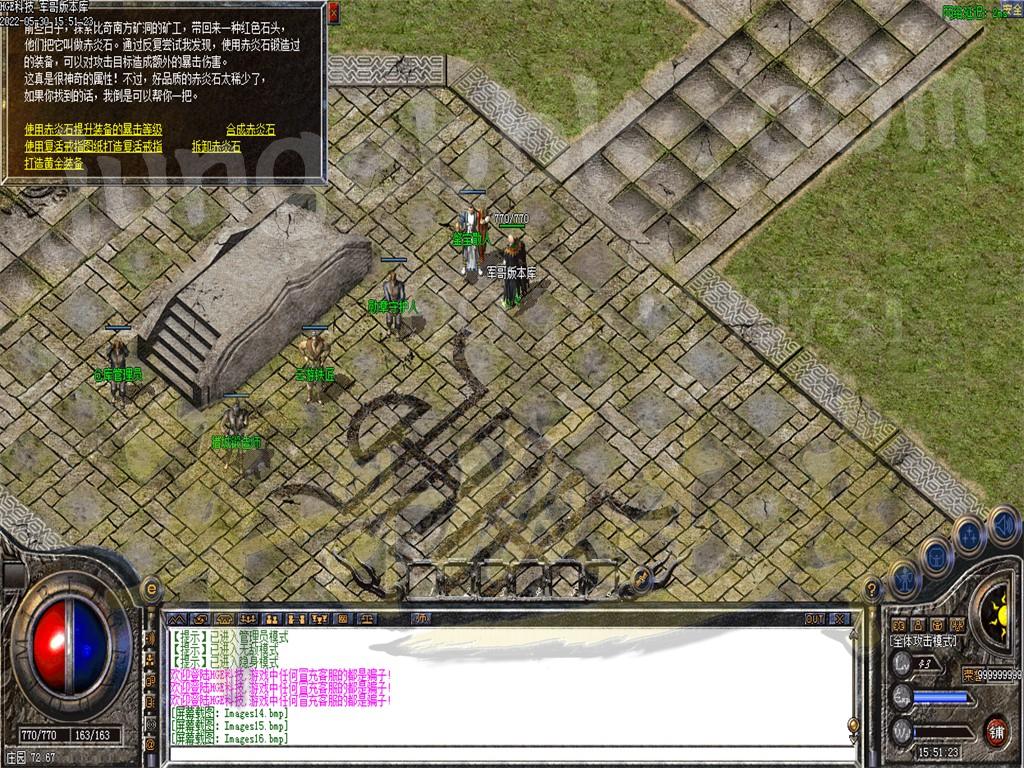Select the 拆卸赤炎石 dialogue option

coord(216,146)
